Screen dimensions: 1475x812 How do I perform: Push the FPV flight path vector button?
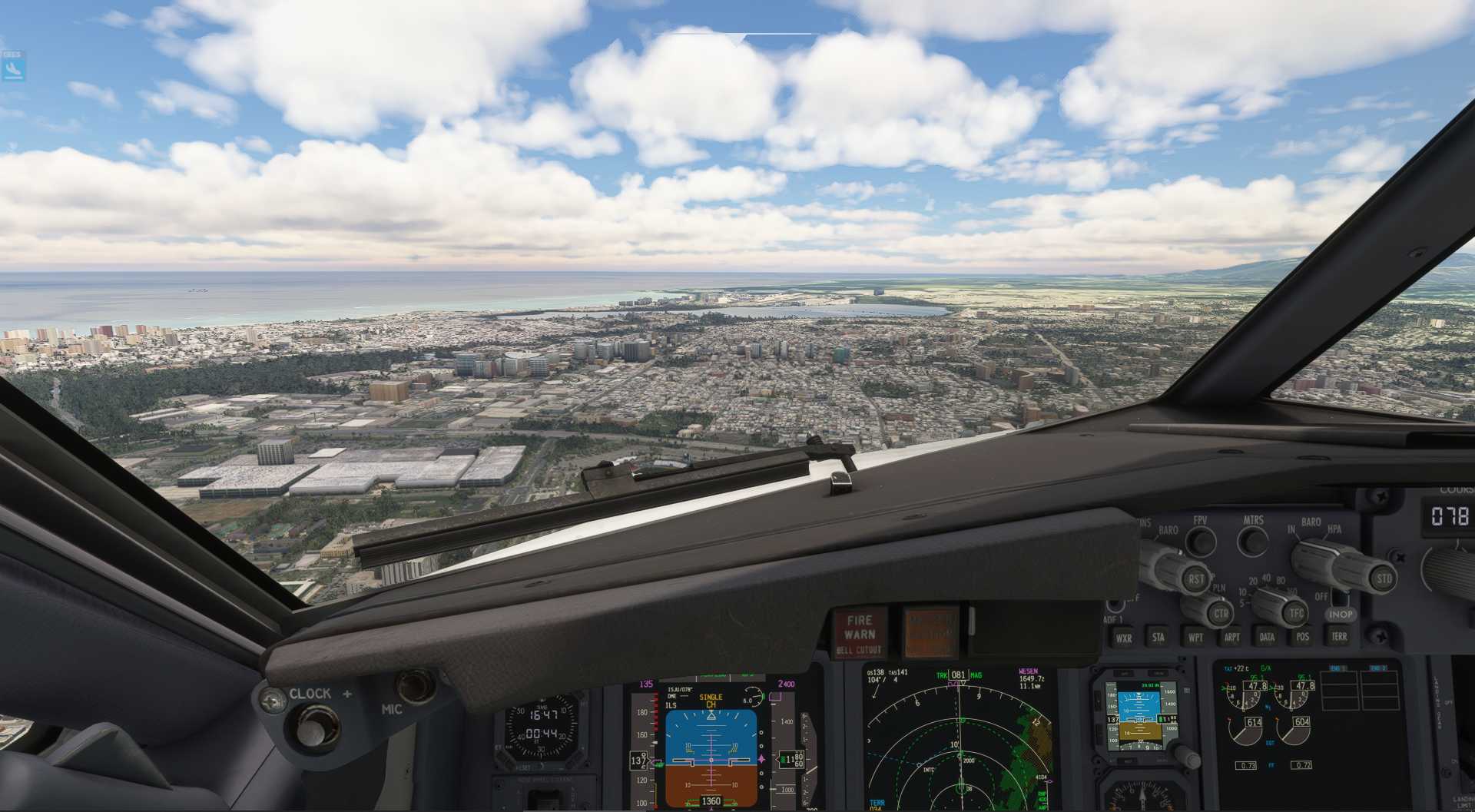tap(1200, 541)
